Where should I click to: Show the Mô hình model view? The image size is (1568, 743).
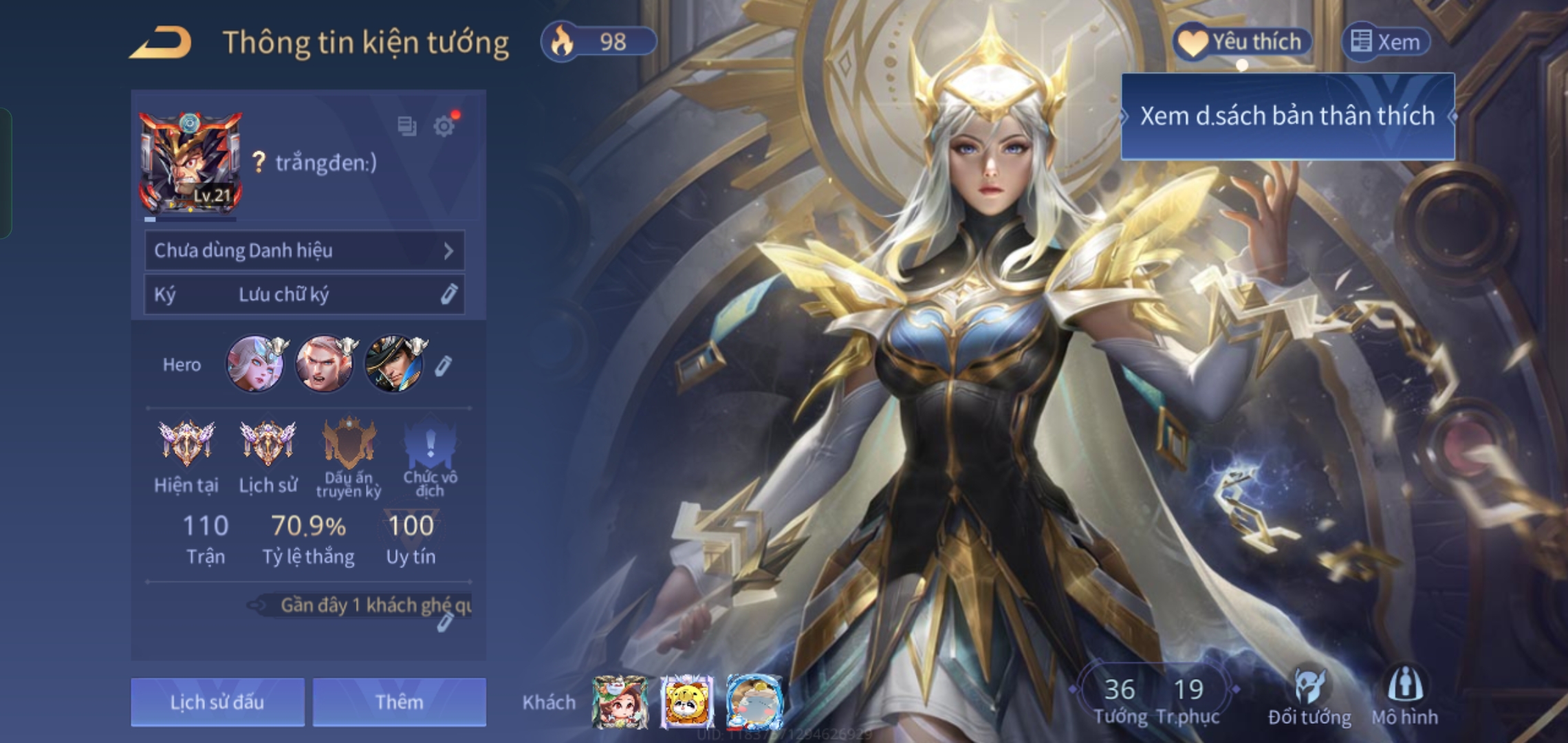1405,695
